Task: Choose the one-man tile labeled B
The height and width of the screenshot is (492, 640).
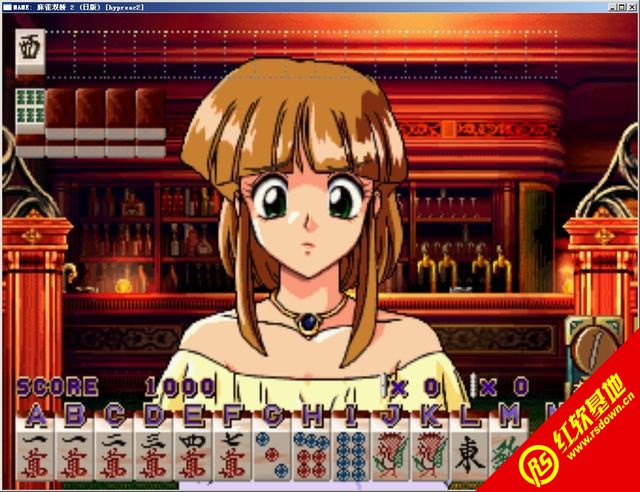Action: 75,457
